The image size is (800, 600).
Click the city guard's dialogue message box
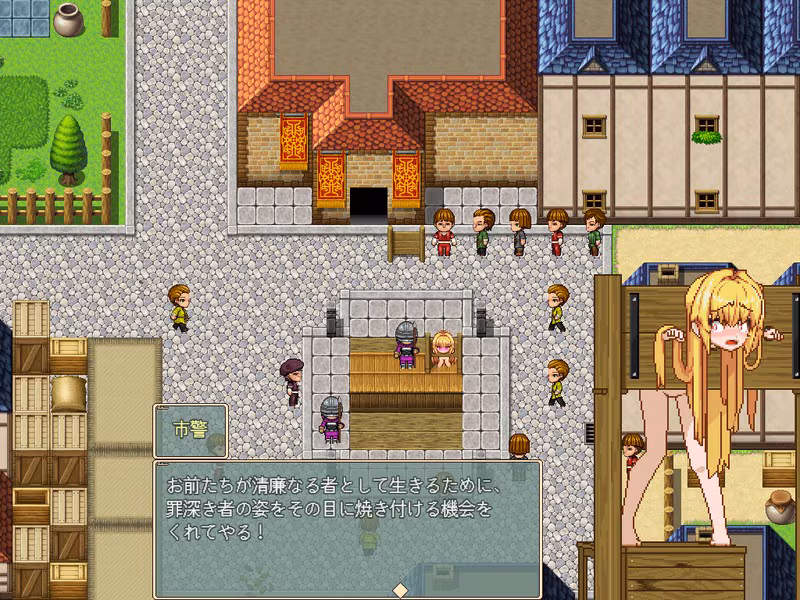click(347, 528)
